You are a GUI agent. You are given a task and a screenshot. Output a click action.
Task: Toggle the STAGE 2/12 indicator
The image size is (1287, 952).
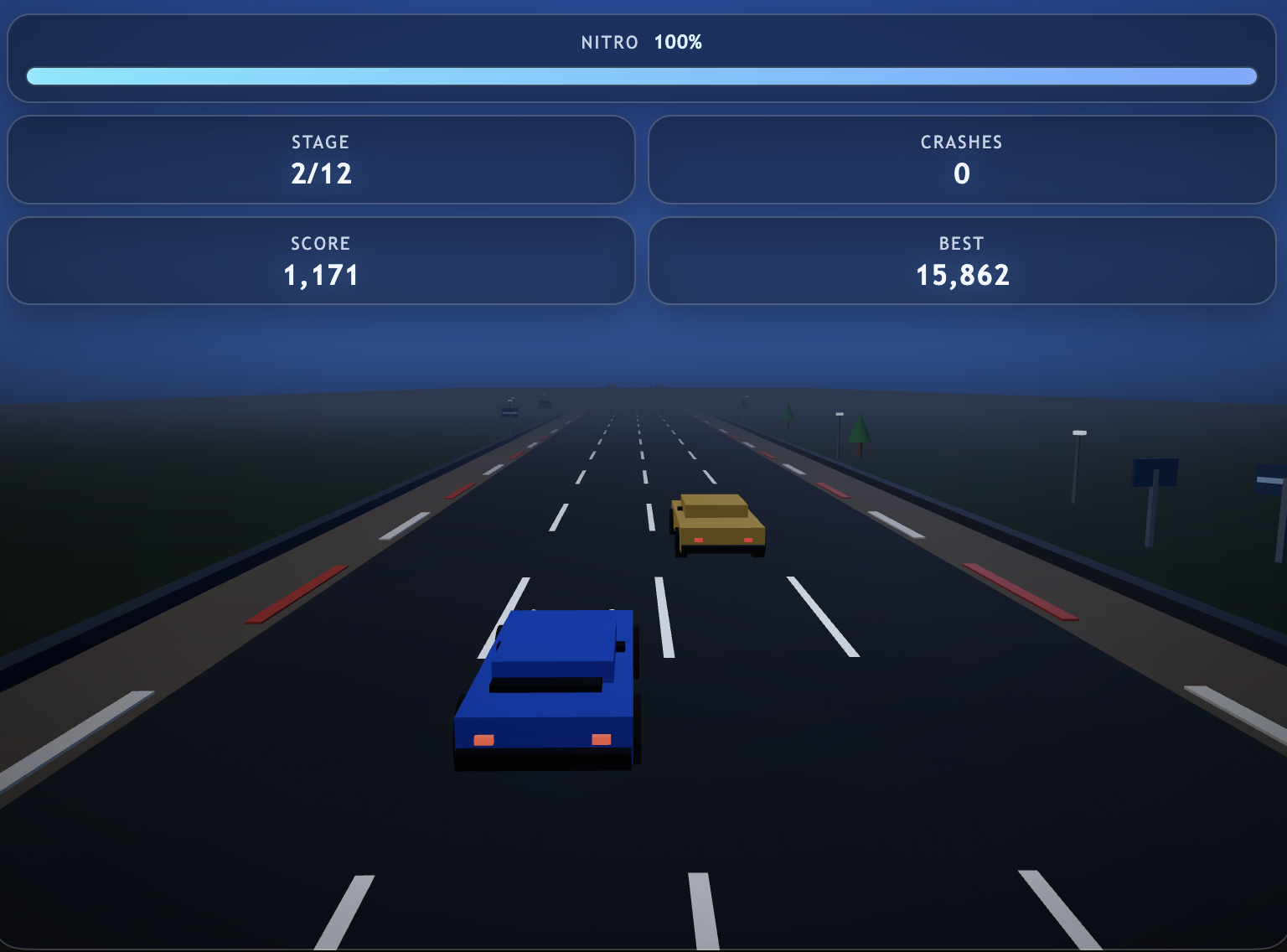(x=320, y=159)
